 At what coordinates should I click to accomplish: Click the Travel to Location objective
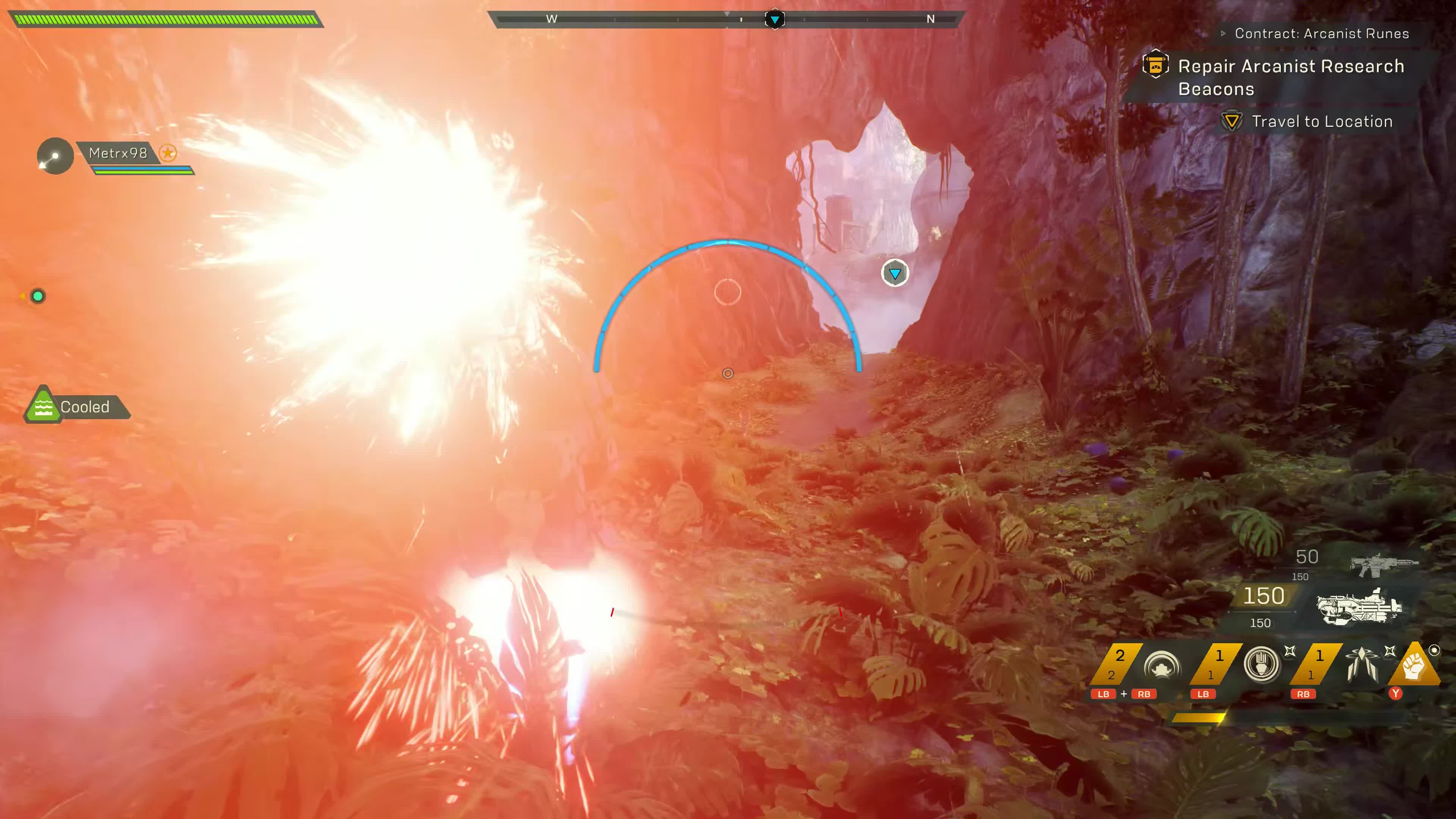(1321, 121)
